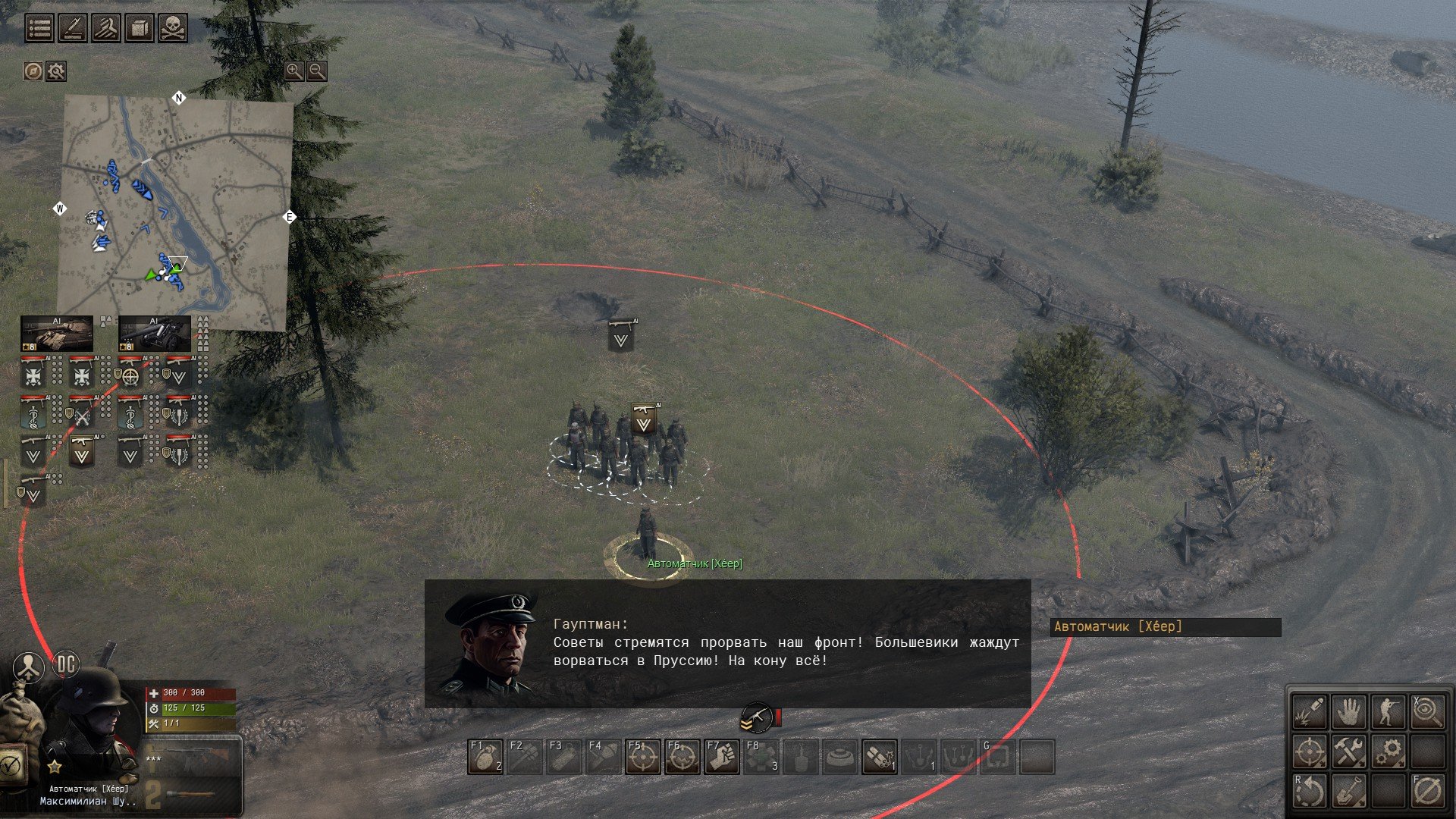Select the box crate icon in top toolbar
Viewport: 1456px width, 819px height.
click(140, 28)
